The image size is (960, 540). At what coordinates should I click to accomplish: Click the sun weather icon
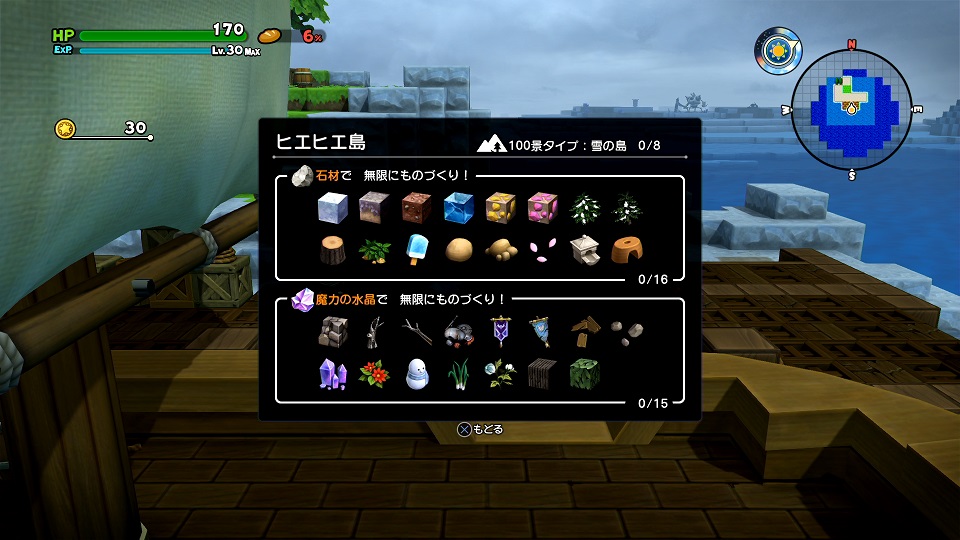pos(775,50)
